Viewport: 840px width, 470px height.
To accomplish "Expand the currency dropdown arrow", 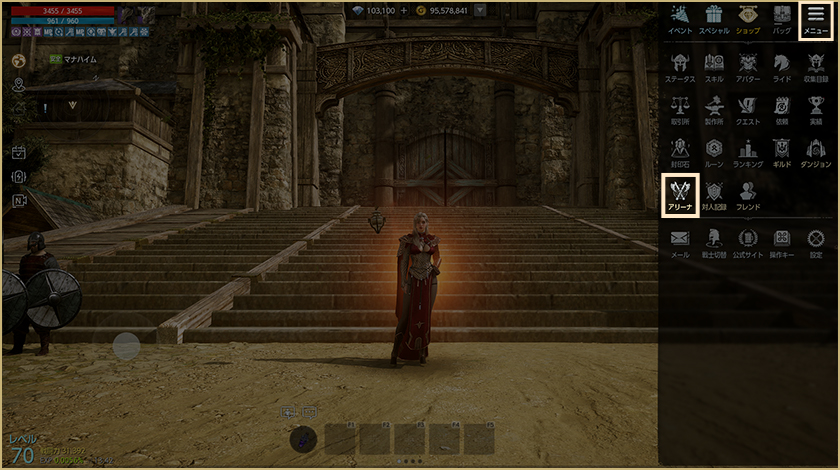I will click(480, 10).
